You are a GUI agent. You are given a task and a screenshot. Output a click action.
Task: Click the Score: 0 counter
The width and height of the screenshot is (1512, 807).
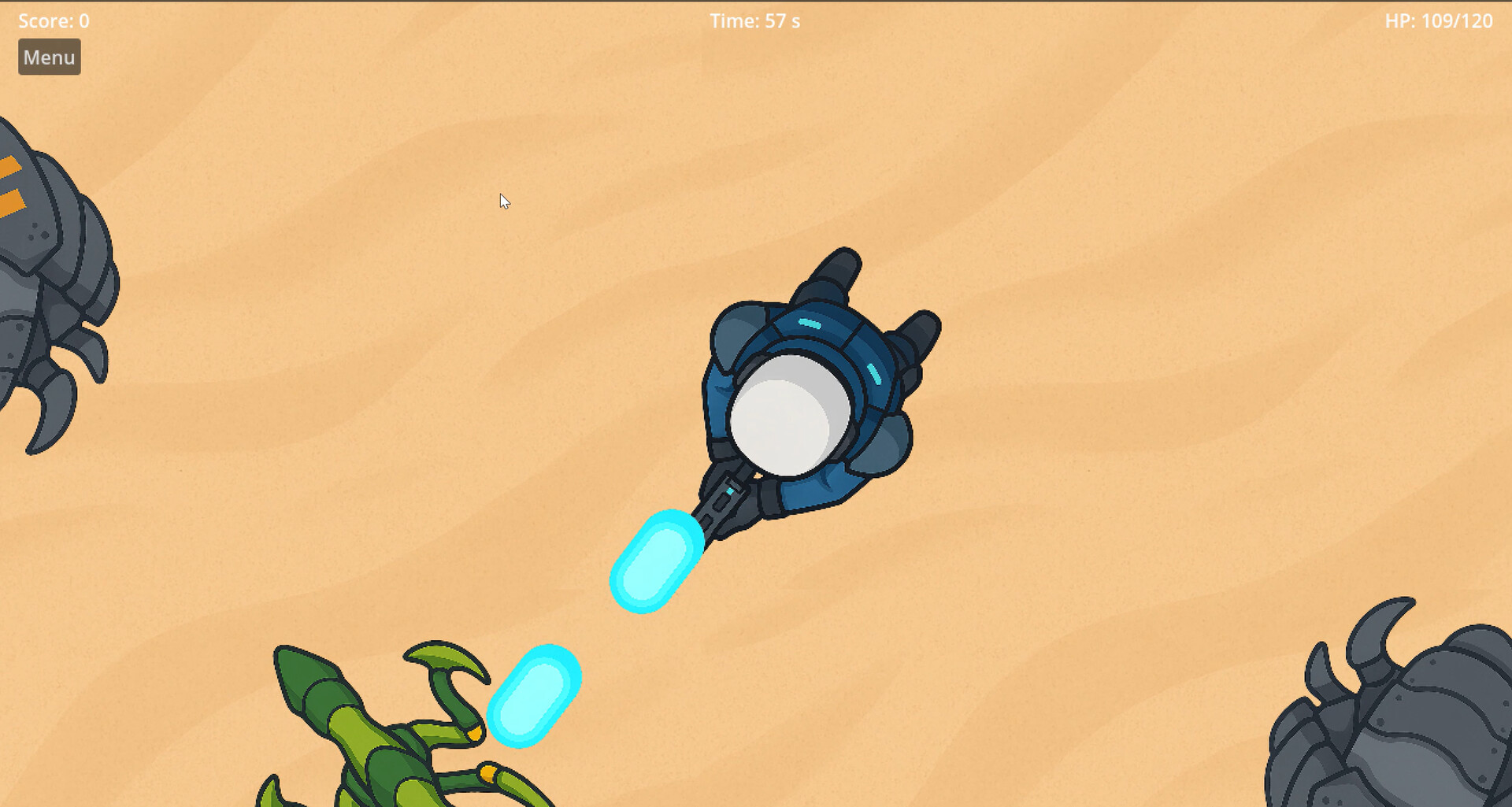click(53, 20)
